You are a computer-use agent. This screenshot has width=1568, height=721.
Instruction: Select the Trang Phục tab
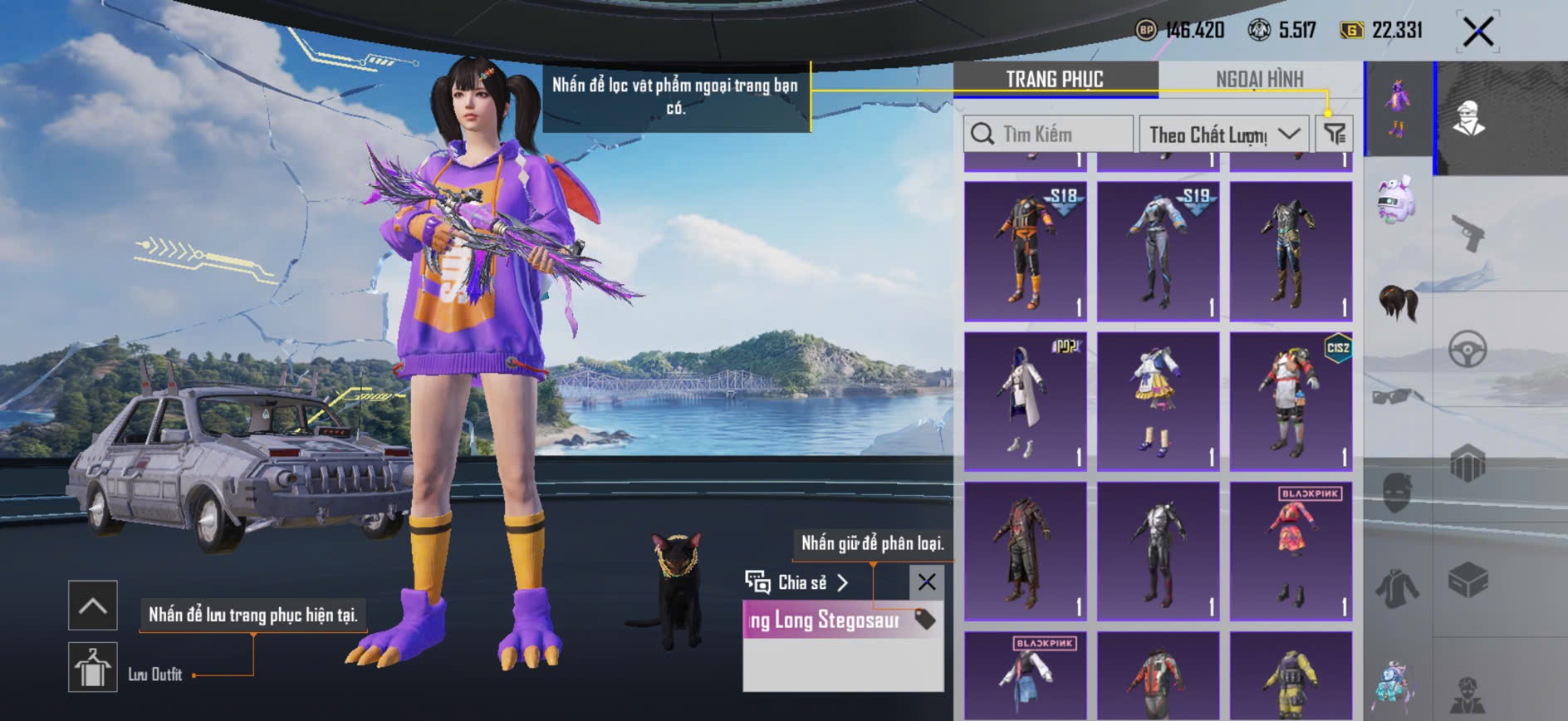pyautogui.click(x=1055, y=79)
